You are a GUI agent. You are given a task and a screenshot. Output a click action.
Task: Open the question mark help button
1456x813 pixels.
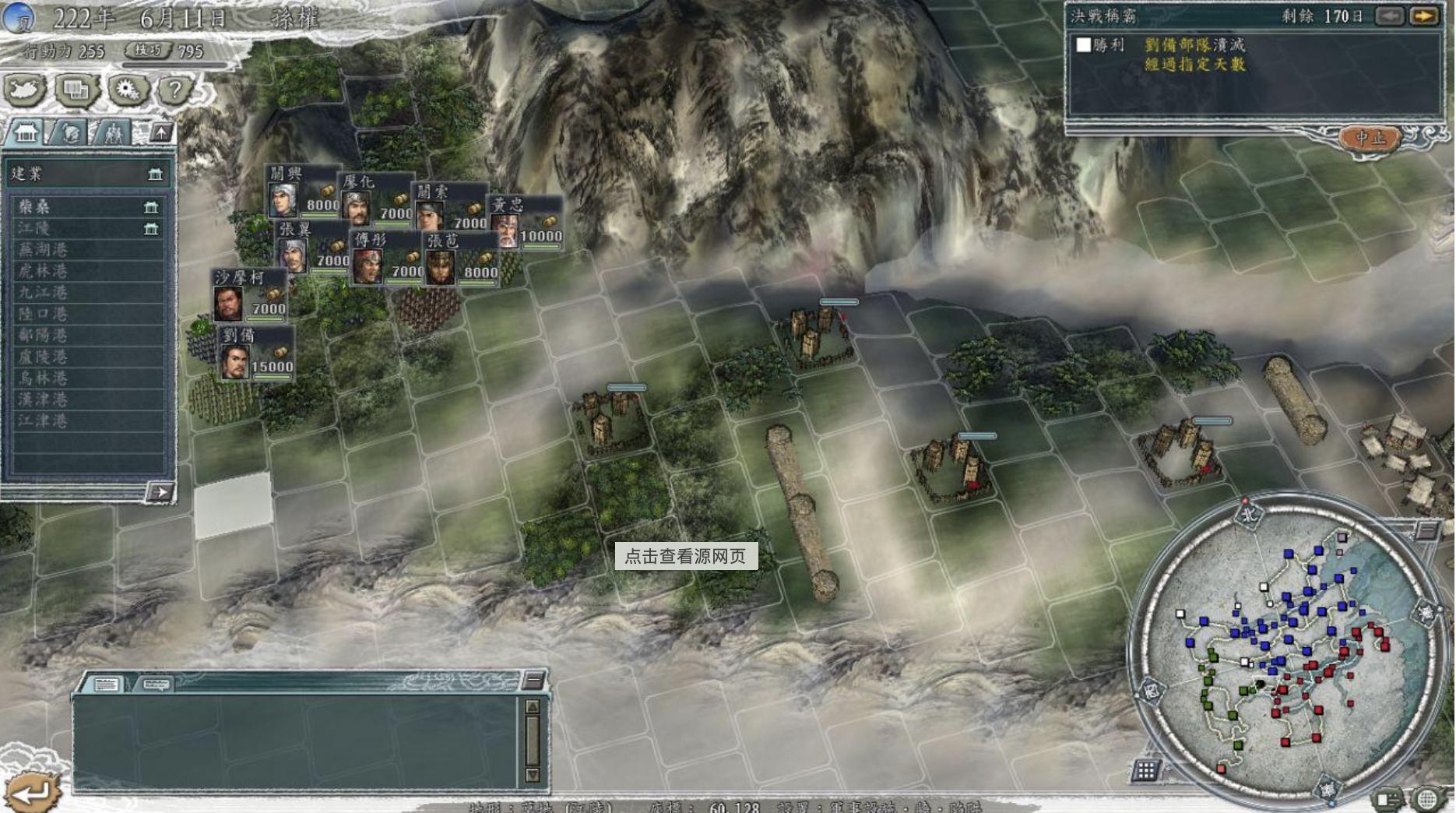point(175,90)
